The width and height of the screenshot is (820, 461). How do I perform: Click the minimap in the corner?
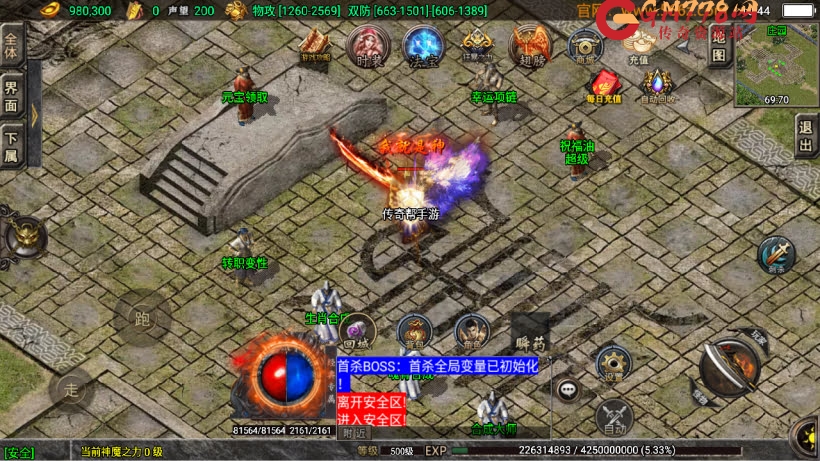tap(776, 65)
